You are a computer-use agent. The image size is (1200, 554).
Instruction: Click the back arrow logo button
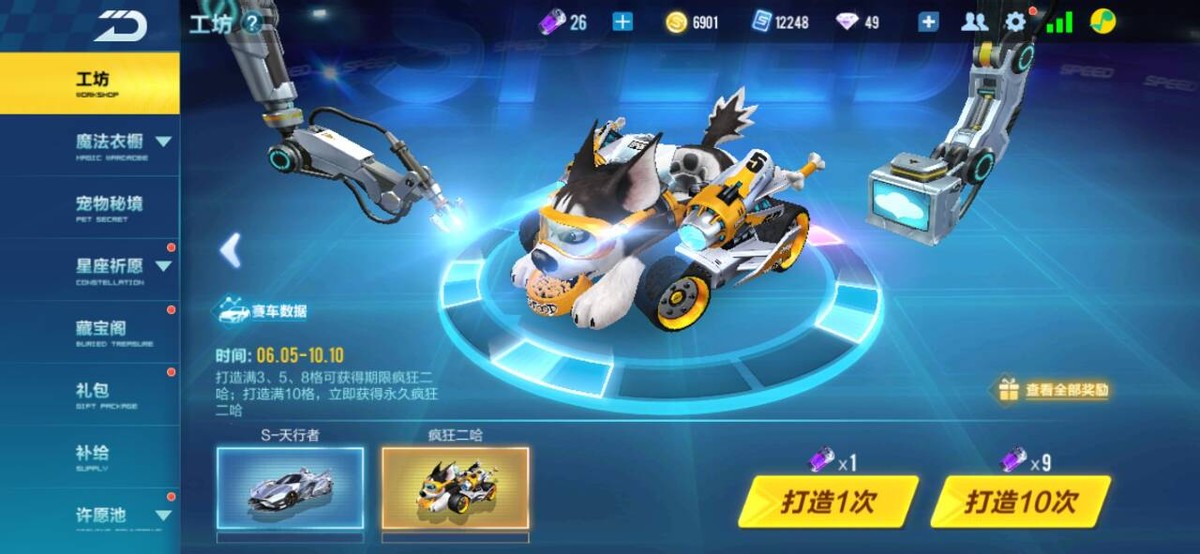pos(120,25)
